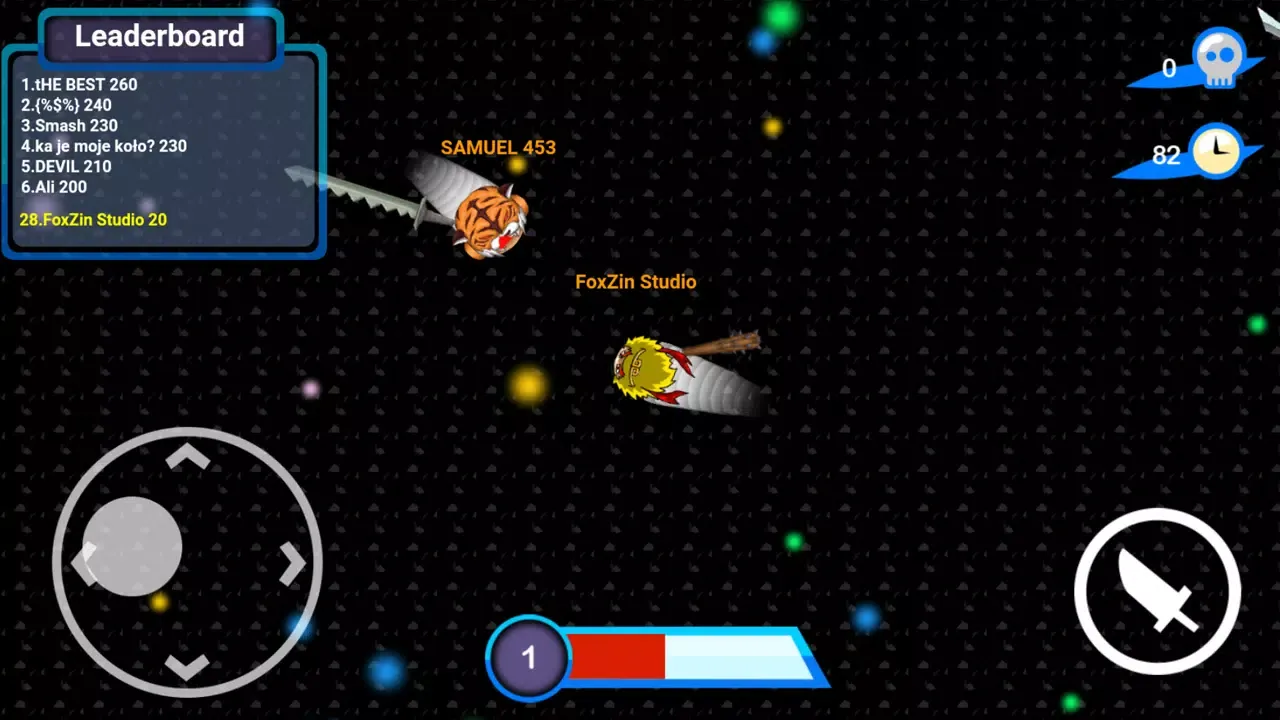The image size is (1280, 720).
Task: Tap the sword attack button
Action: coord(1157,591)
